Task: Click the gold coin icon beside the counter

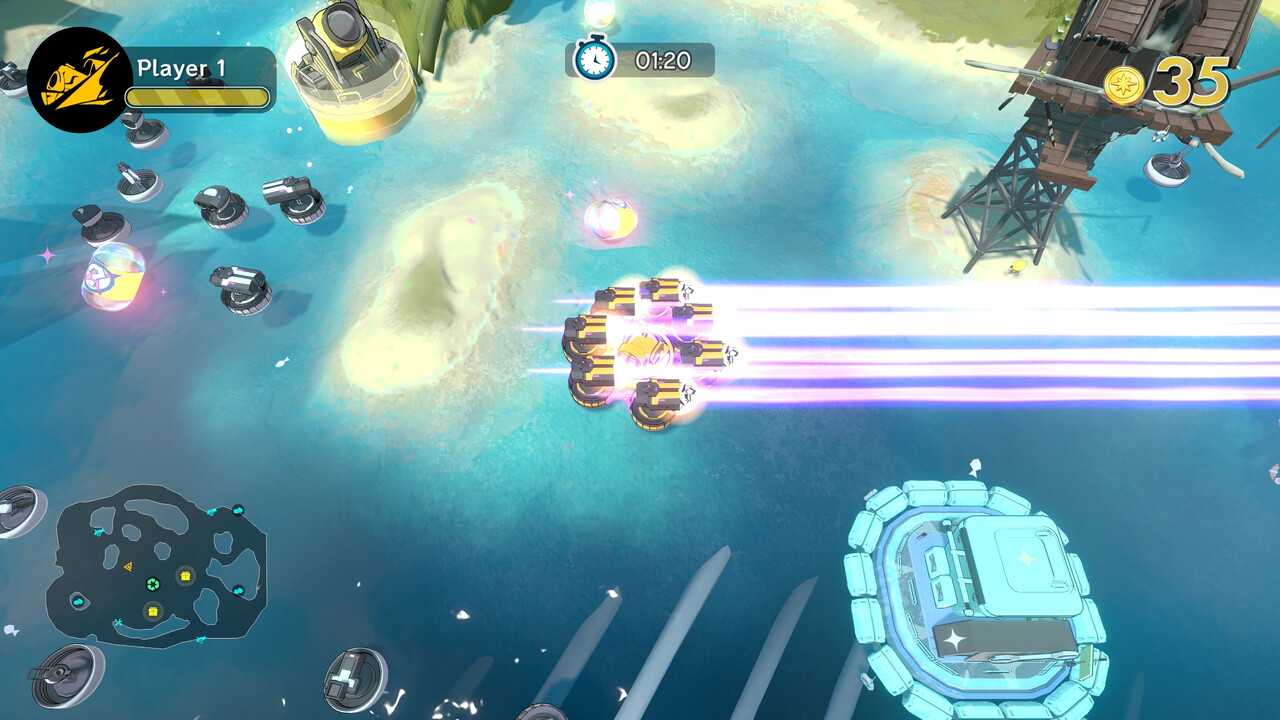Action: [1124, 84]
